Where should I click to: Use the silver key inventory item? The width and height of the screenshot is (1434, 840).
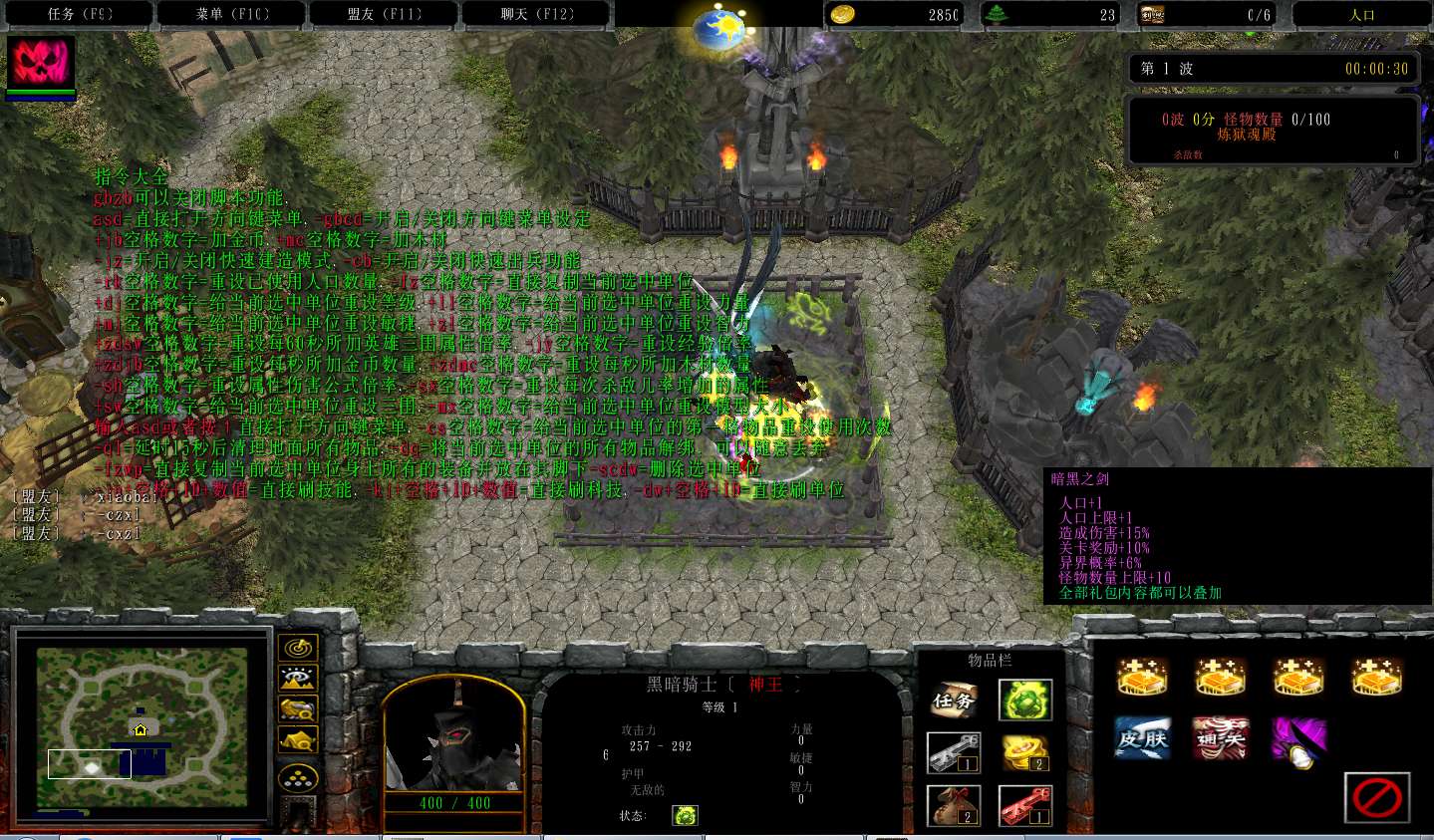tap(954, 753)
